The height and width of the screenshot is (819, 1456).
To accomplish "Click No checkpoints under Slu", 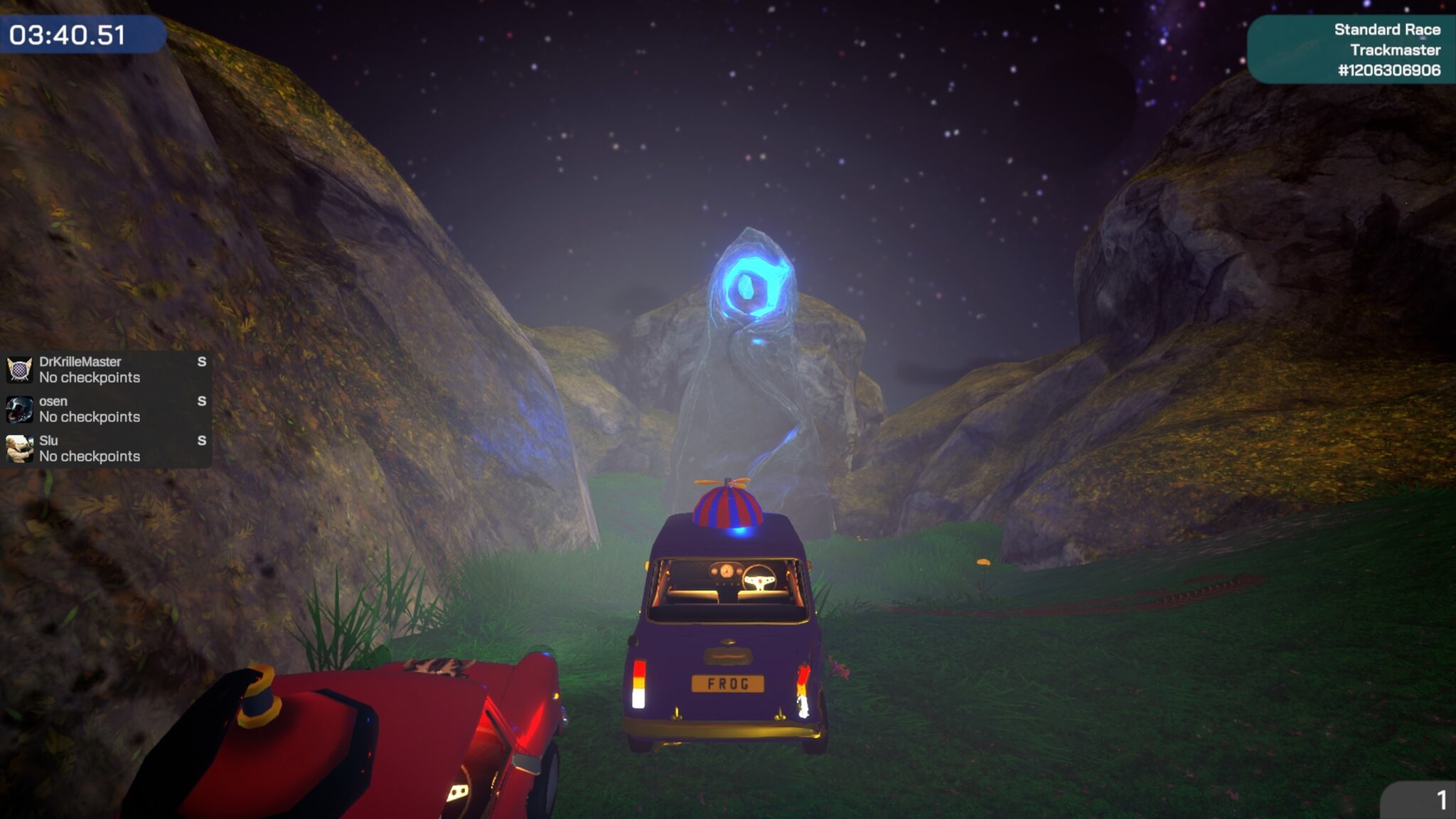I will click(89, 457).
